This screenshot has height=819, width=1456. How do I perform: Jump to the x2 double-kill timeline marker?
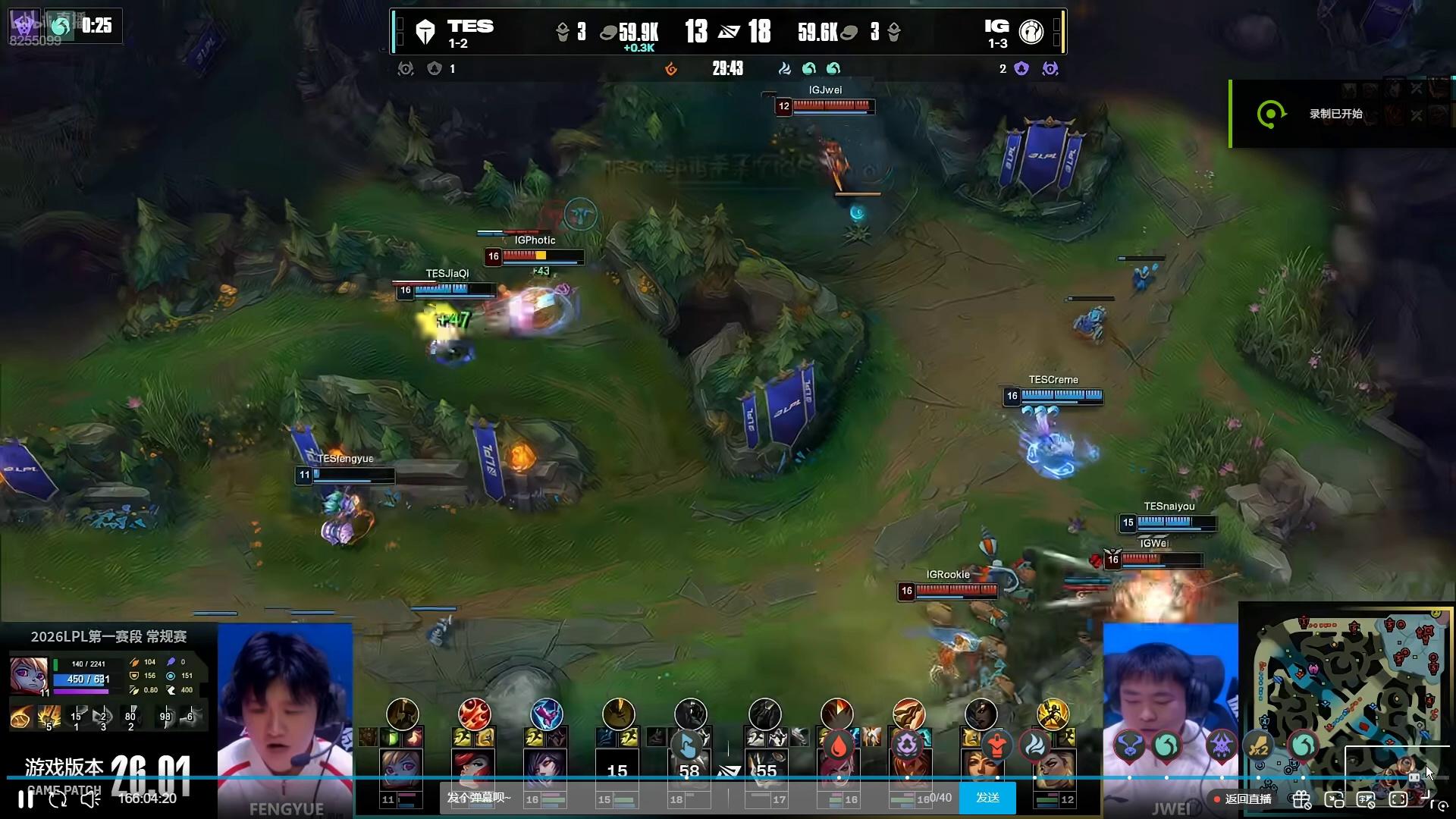(x=1259, y=747)
